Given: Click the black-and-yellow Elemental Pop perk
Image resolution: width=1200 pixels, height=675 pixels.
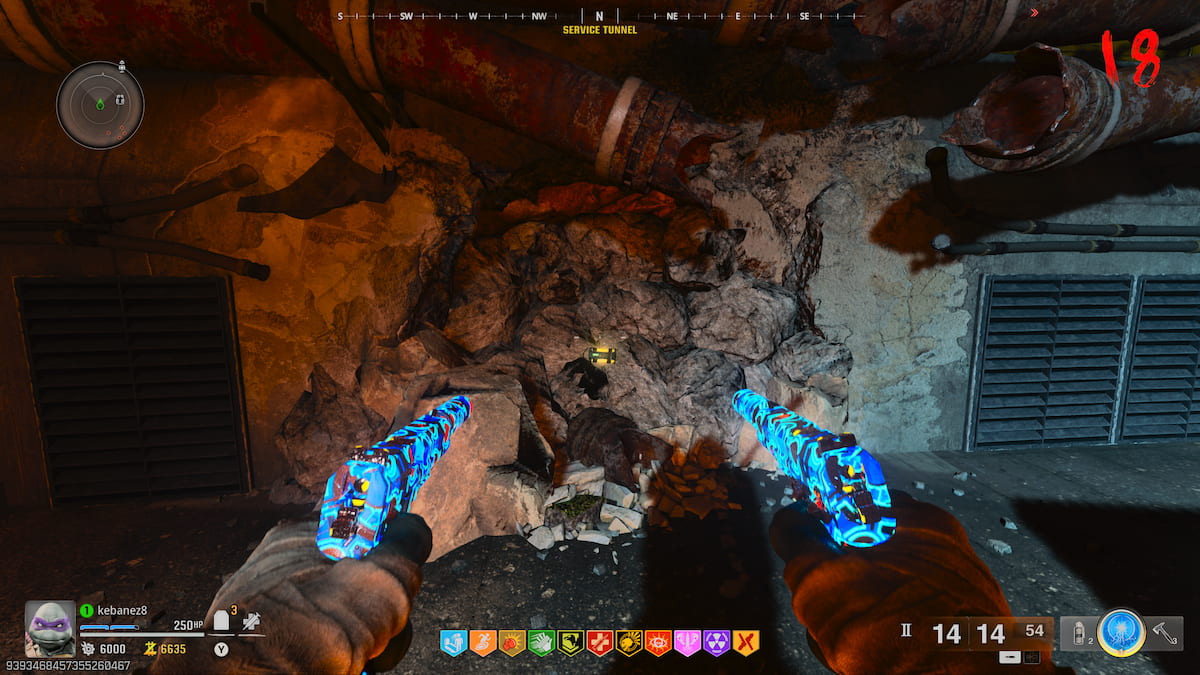Looking at the screenshot, I should point(570,643).
